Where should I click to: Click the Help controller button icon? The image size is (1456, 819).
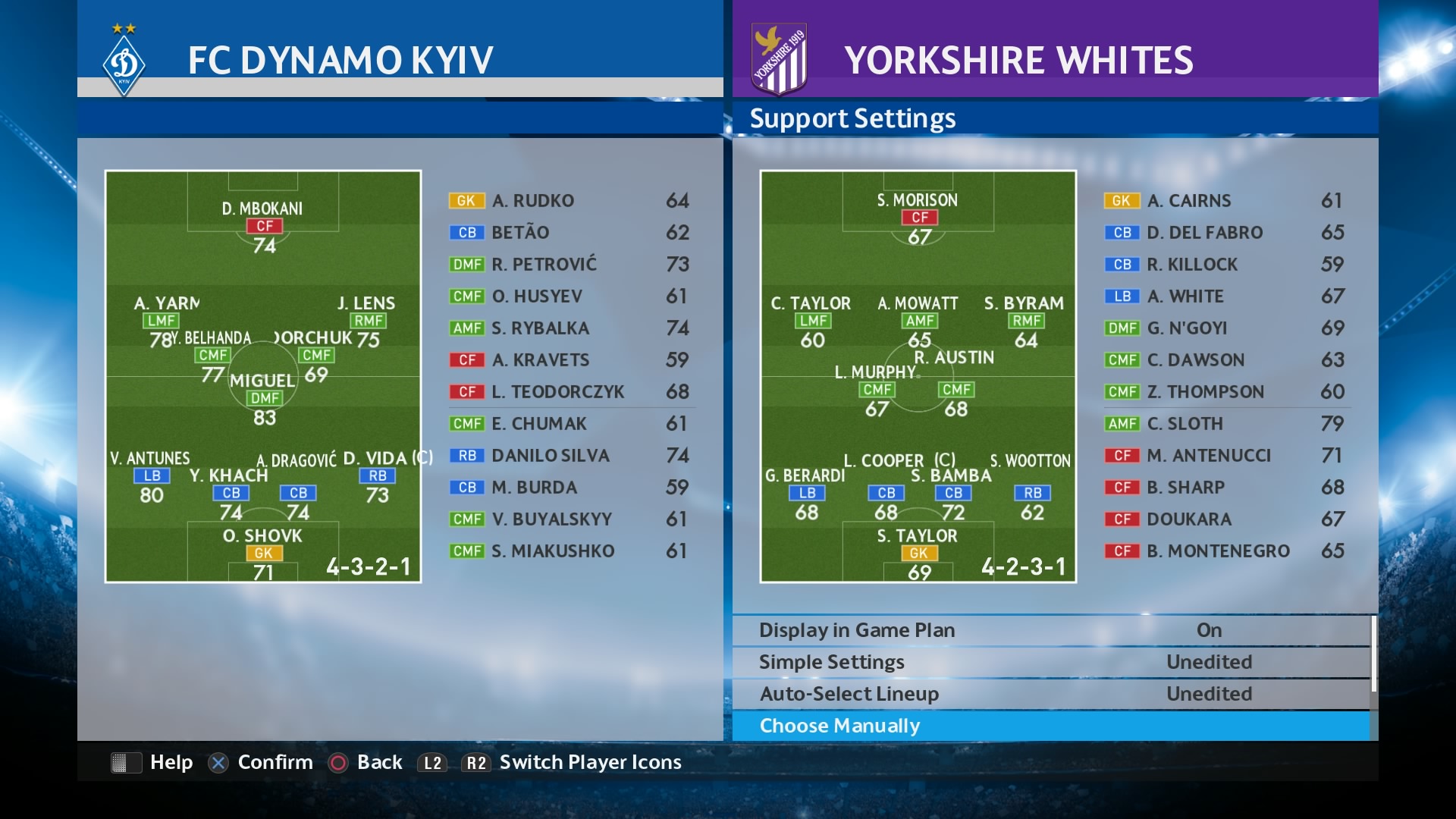coord(126,763)
